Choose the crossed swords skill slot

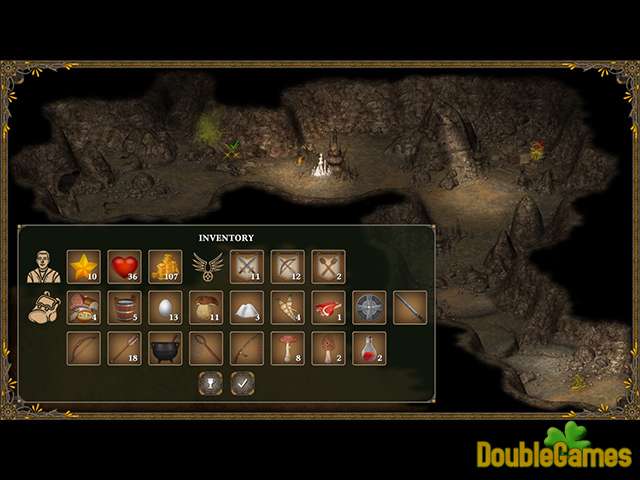pos(247,267)
